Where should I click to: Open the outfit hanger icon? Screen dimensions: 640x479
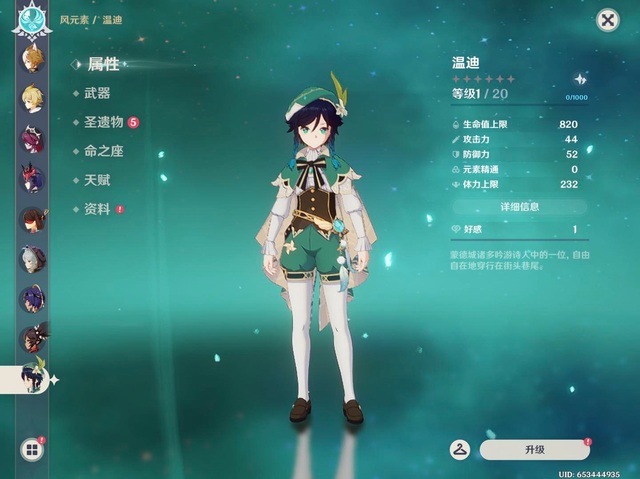pos(461,450)
